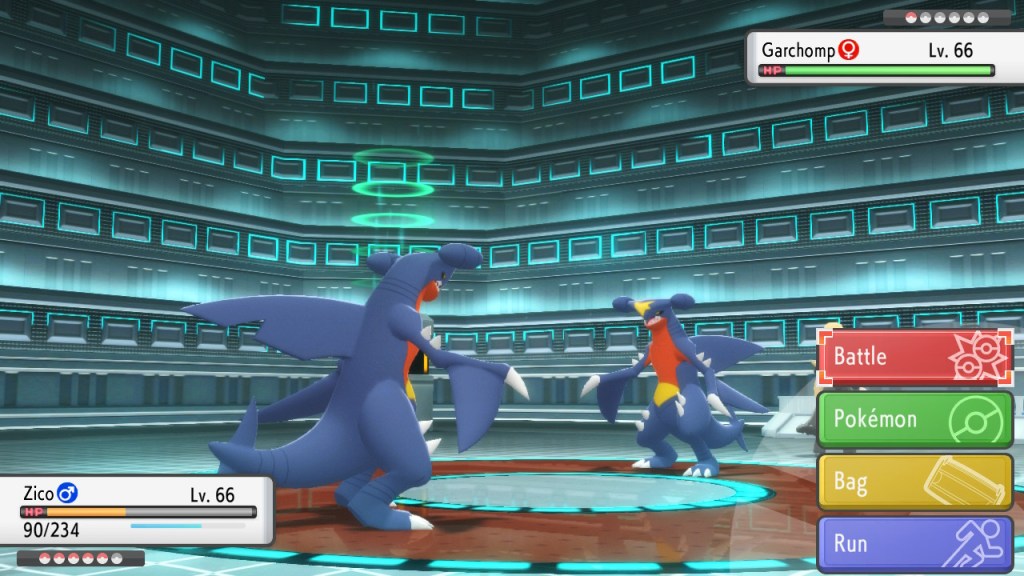The image size is (1024, 576).
Task: Open the yellow Bag button
Action: pos(916,482)
